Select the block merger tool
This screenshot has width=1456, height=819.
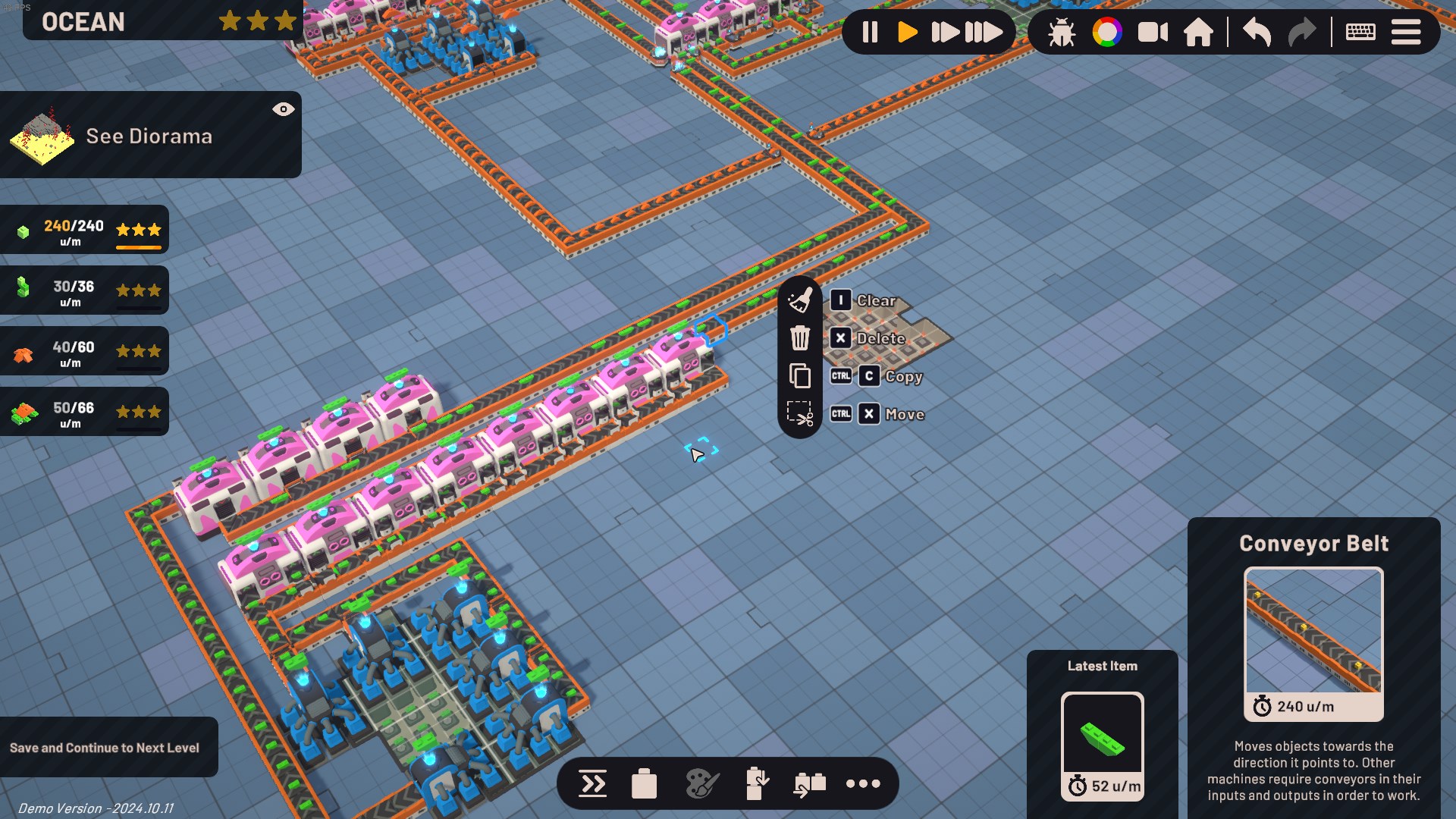click(x=808, y=783)
